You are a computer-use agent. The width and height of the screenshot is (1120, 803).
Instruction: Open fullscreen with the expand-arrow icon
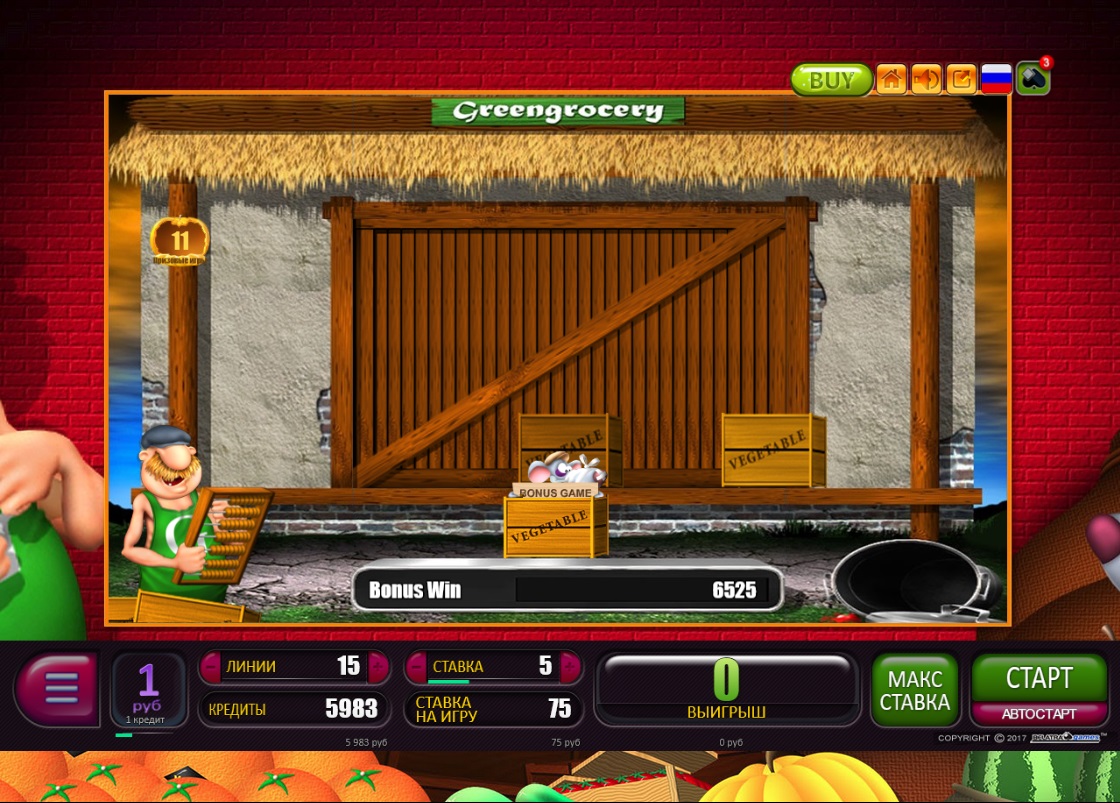click(961, 79)
